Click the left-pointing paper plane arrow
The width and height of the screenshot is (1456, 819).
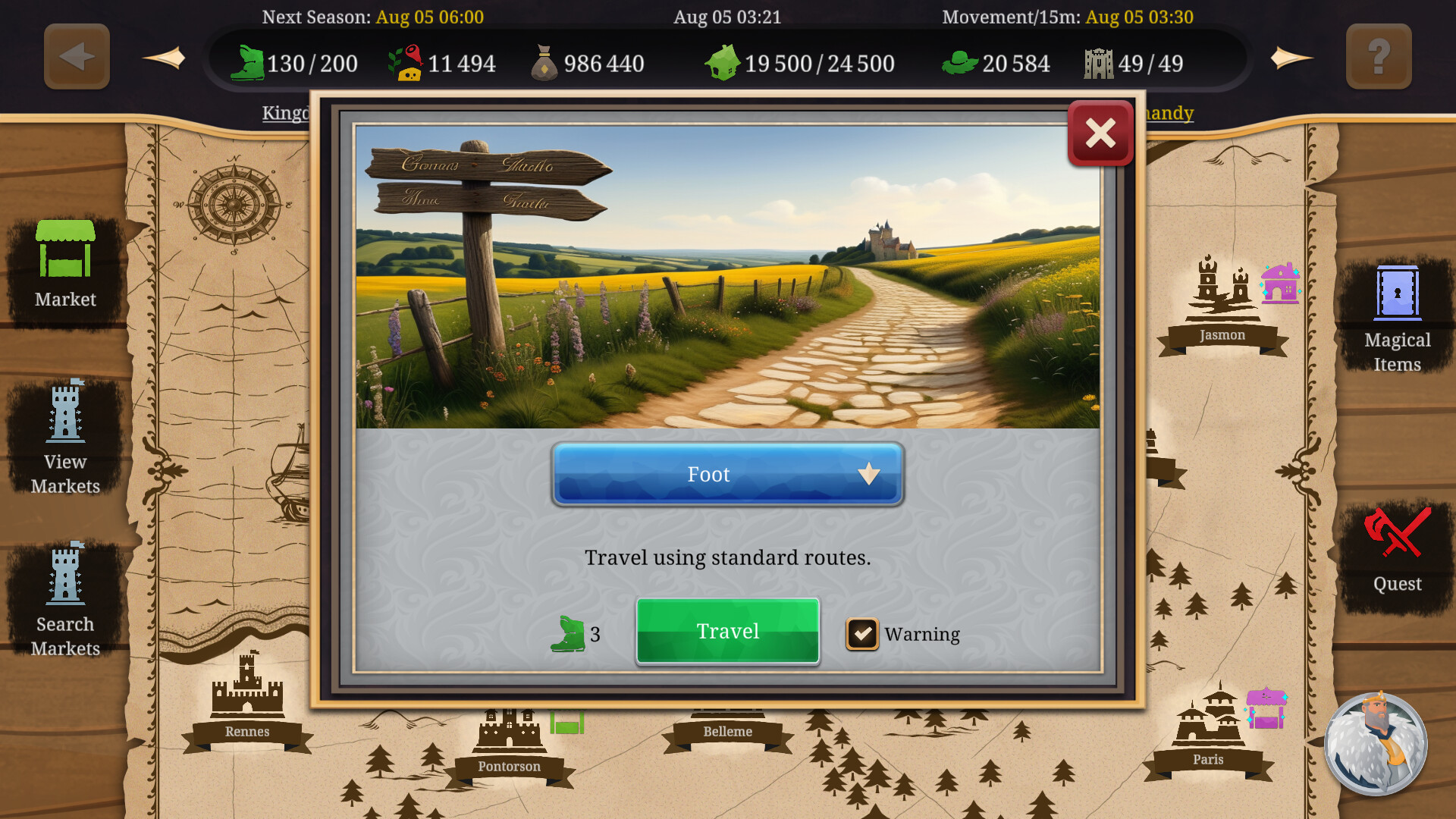166,56
